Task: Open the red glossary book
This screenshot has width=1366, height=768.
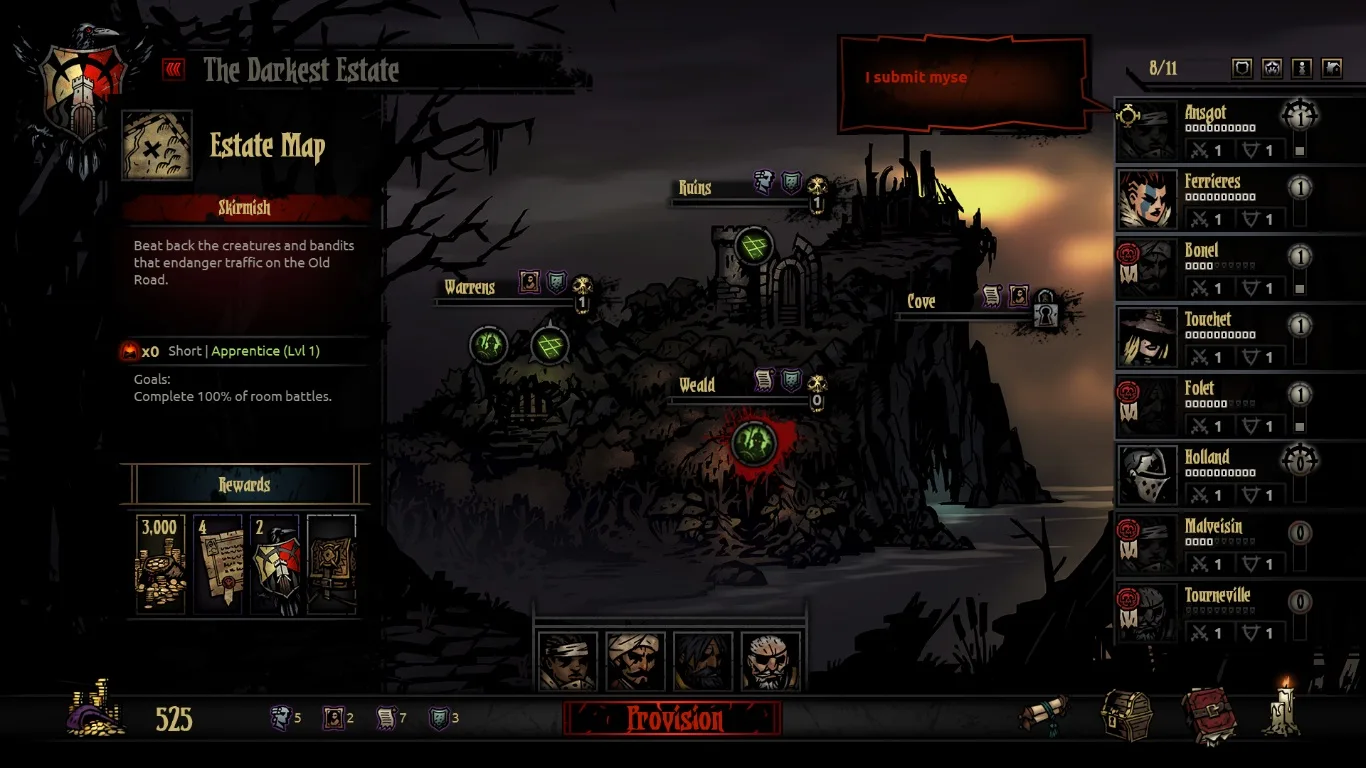Action: [1210, 715]
